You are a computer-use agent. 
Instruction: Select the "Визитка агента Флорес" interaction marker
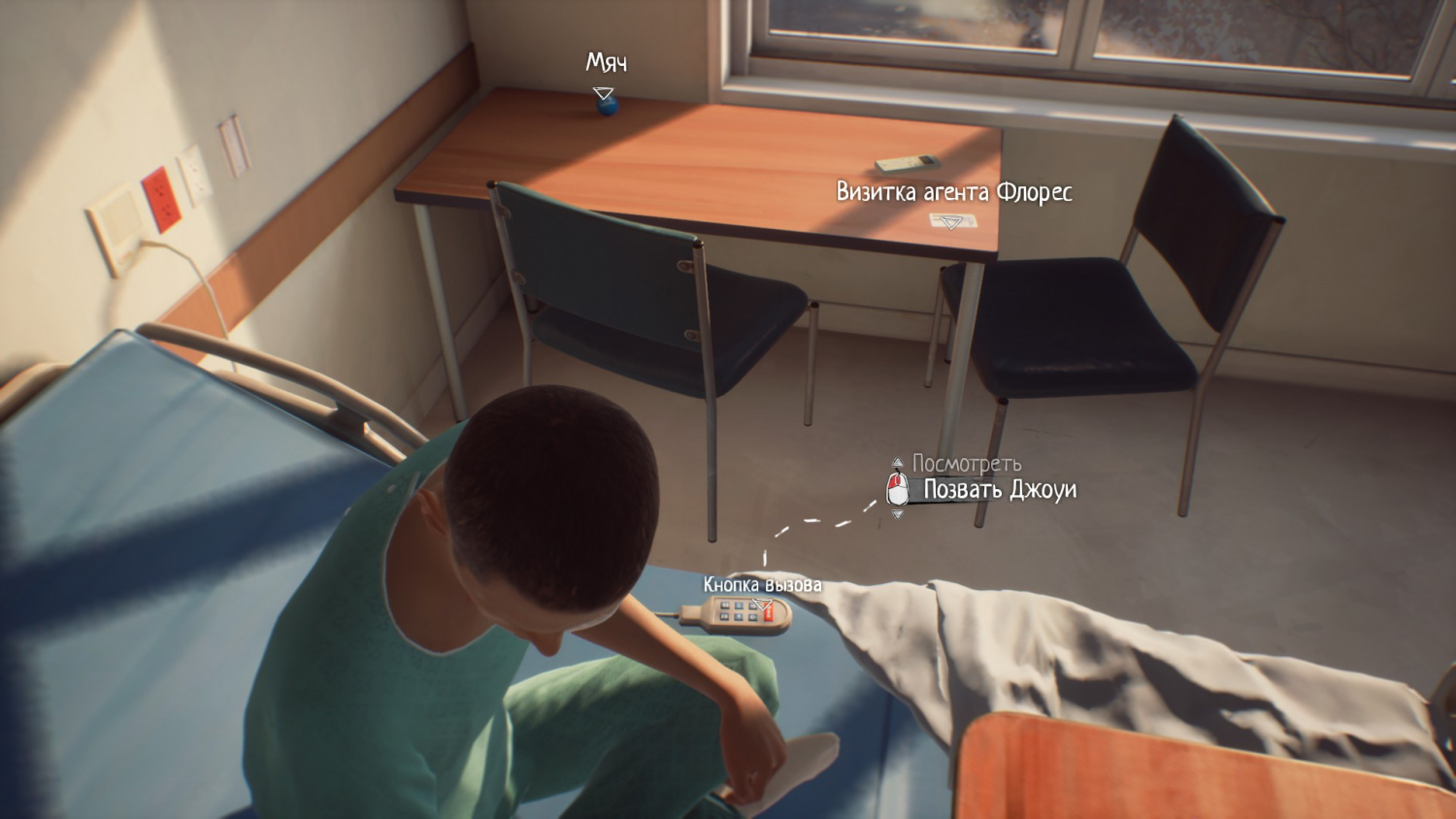click(x=950, y=222)
